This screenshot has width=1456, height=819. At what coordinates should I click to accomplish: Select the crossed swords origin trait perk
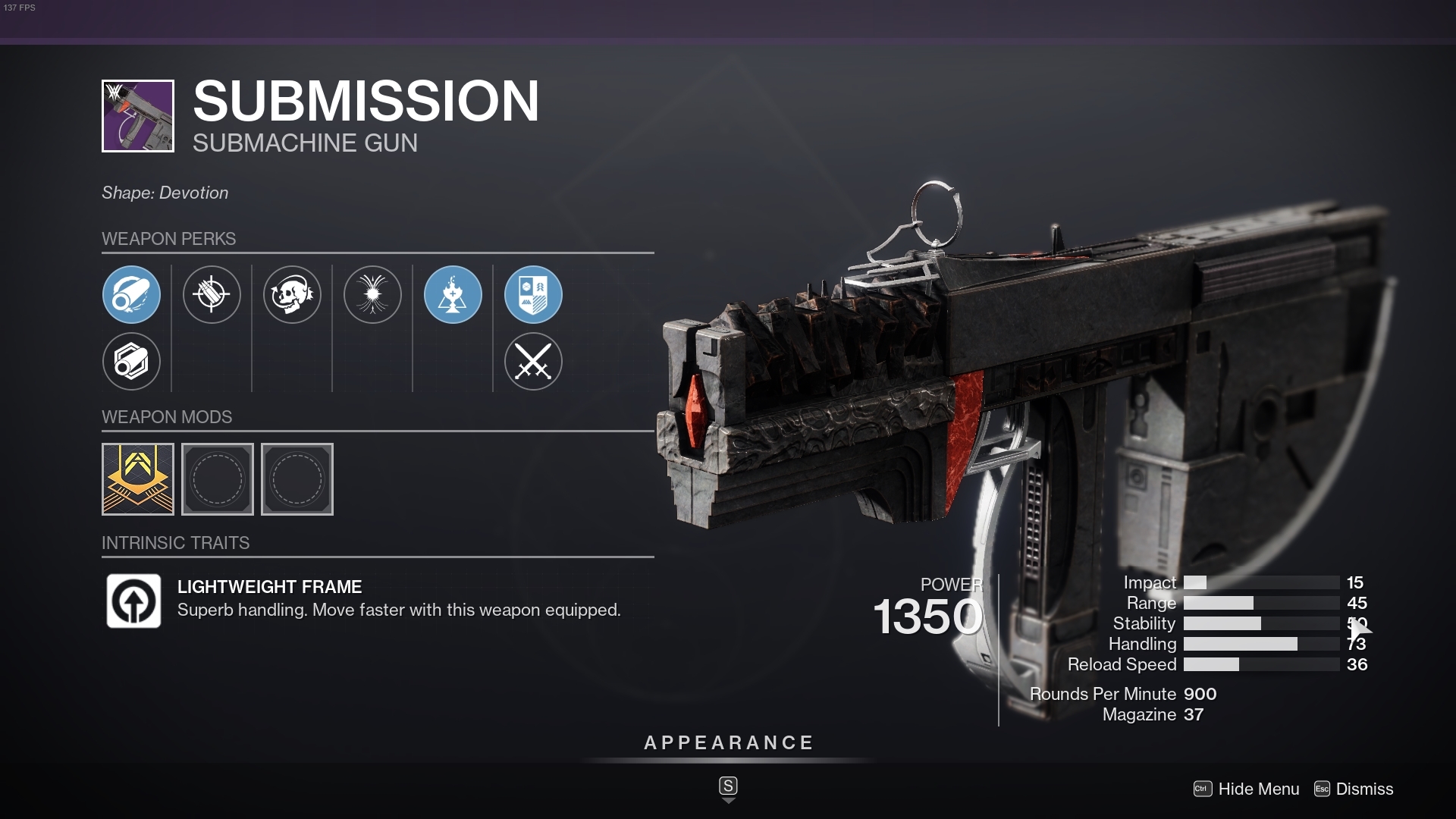(533, 362)
